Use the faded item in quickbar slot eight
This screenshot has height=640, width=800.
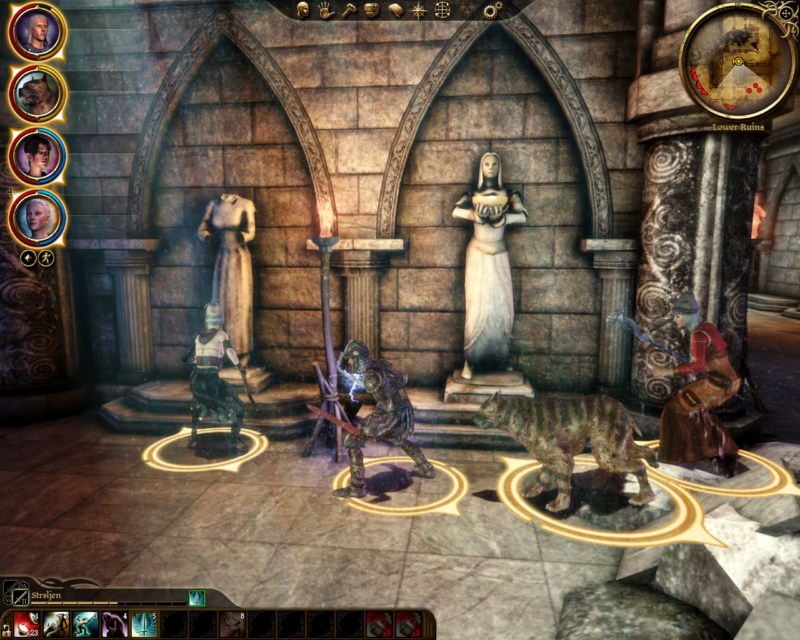[x=234, y=624]
